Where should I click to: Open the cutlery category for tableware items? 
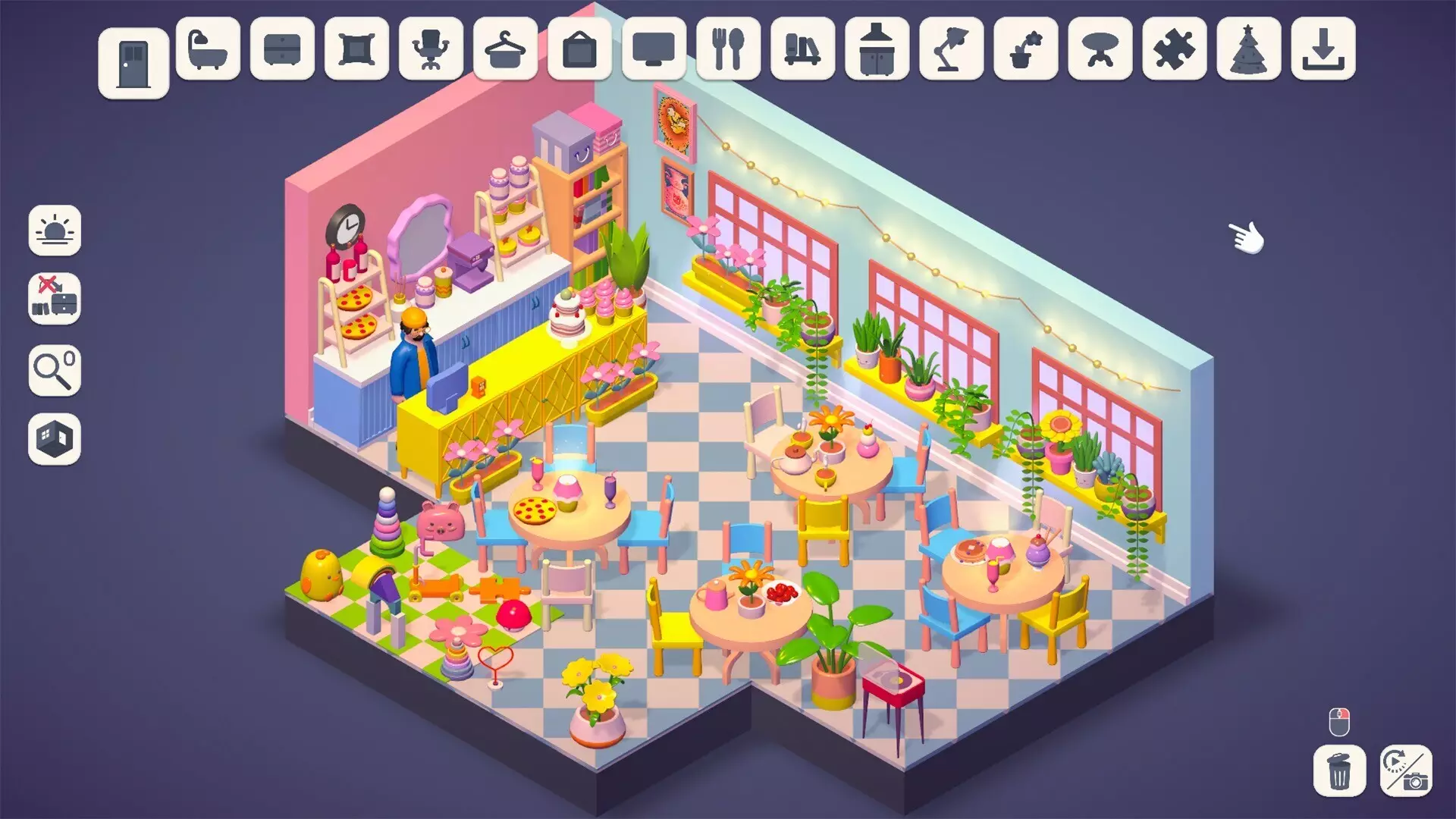[x=727, y=52]
